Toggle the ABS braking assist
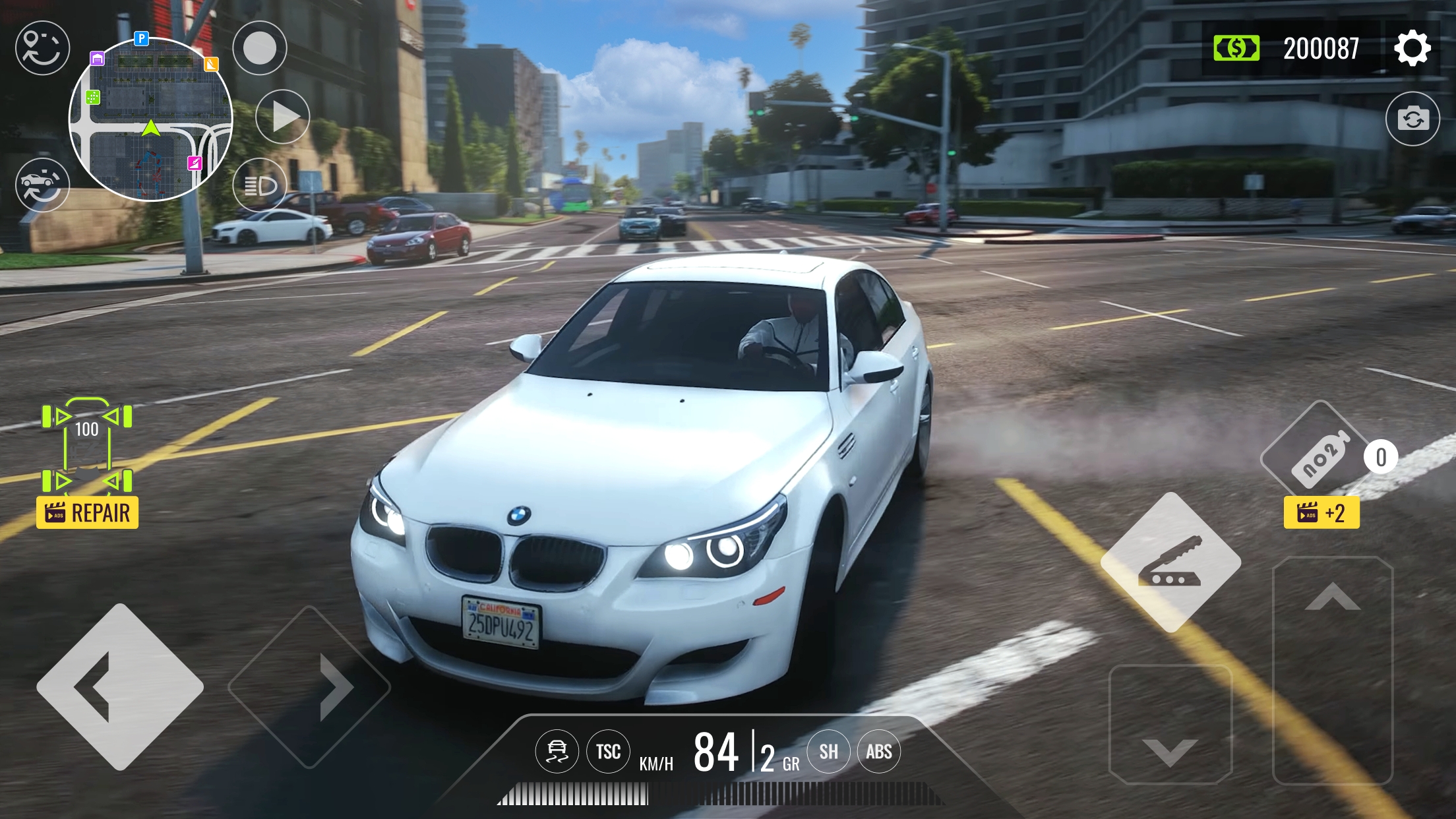Screen dimensions: 1456x819 tap(878, 751)
